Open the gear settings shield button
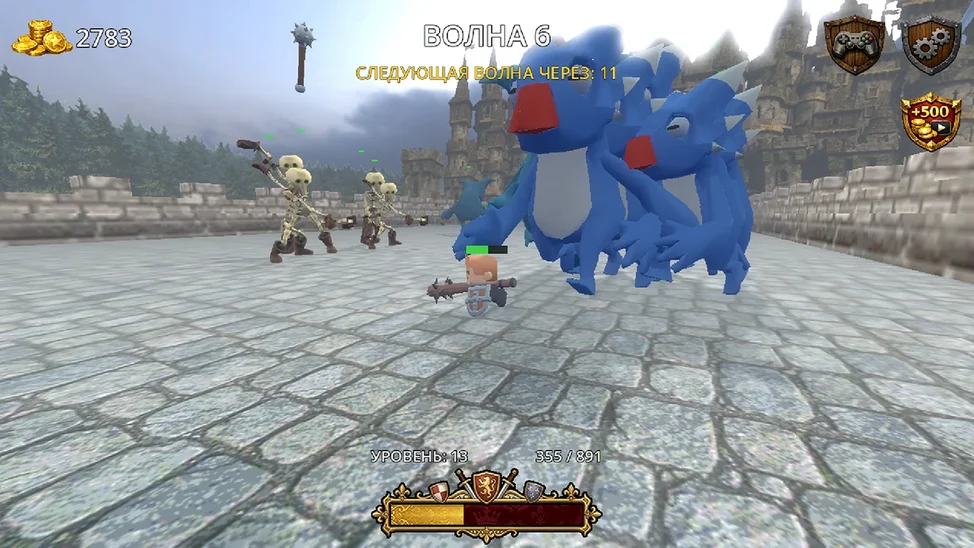This screenshot has width=974, height=548. click(x=930, y=43)
